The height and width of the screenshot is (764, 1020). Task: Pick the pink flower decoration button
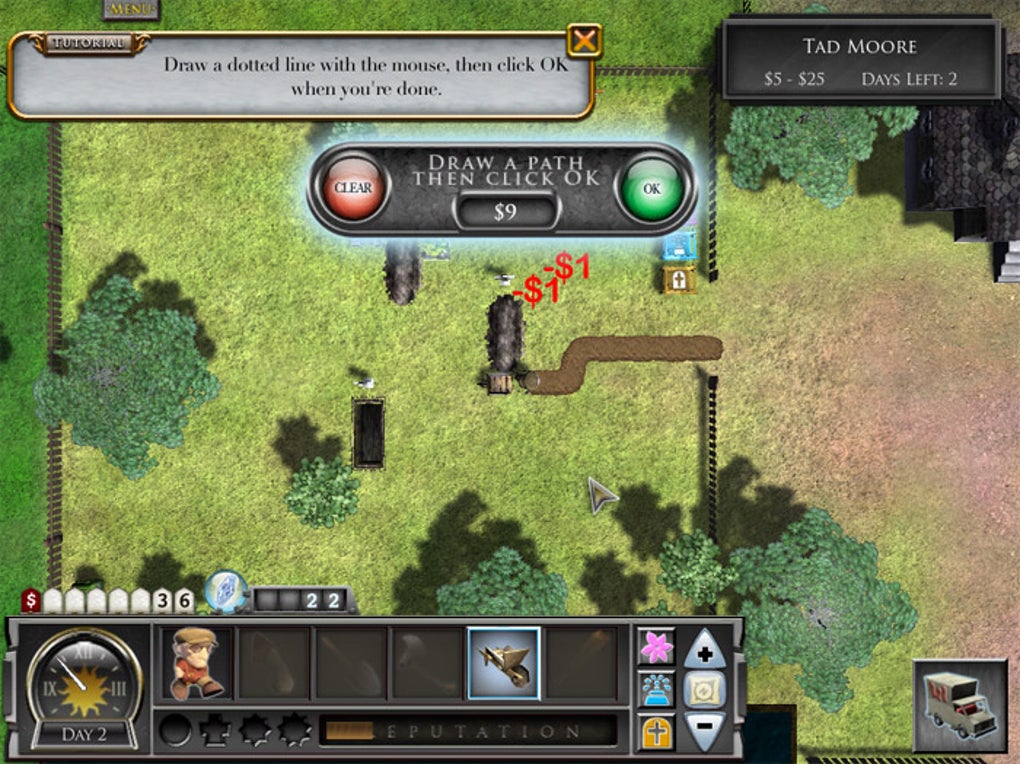coord(656,647)
